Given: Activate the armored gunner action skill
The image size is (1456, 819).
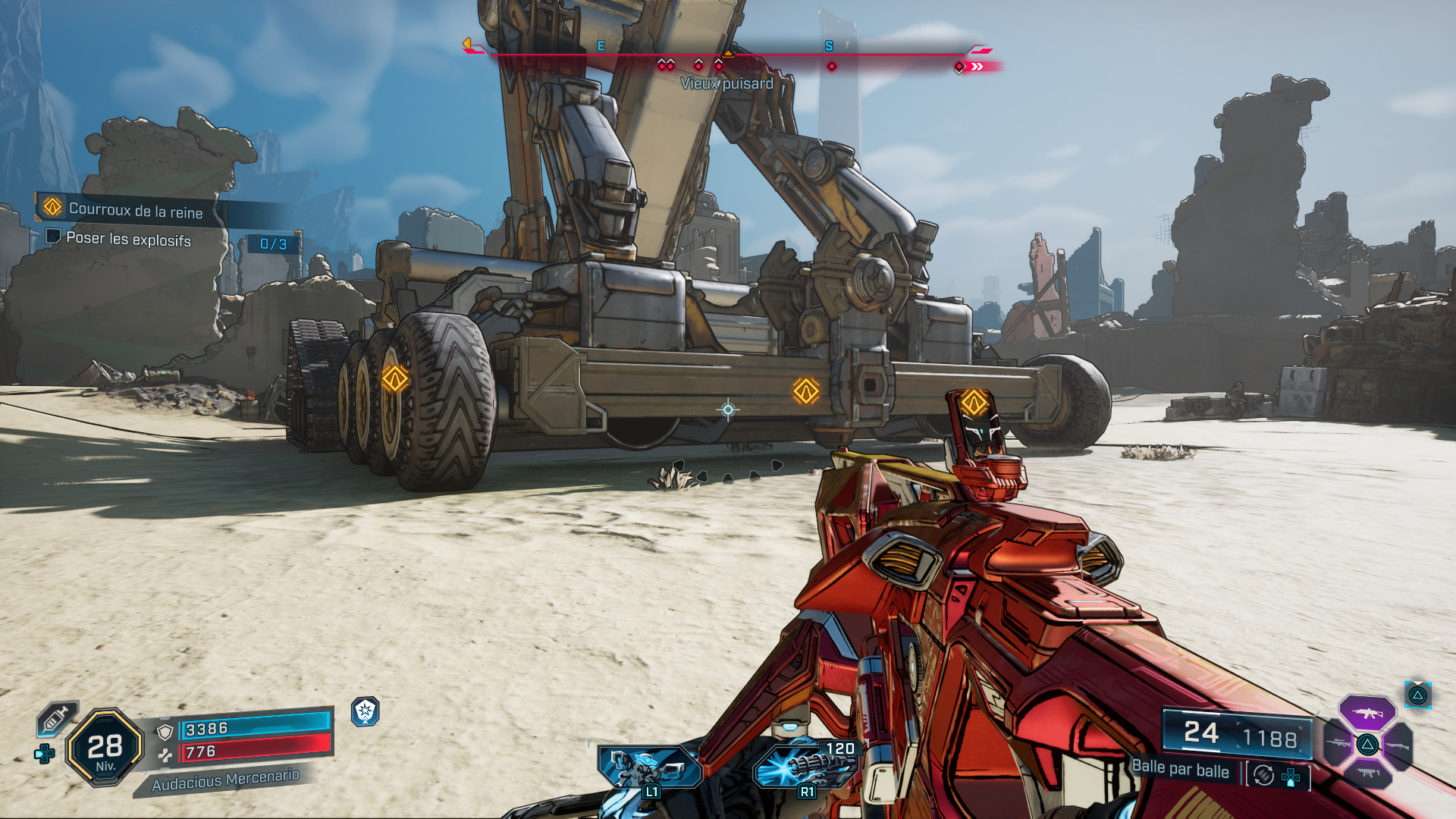Looking at the screenshot, I should click(649, 767).
